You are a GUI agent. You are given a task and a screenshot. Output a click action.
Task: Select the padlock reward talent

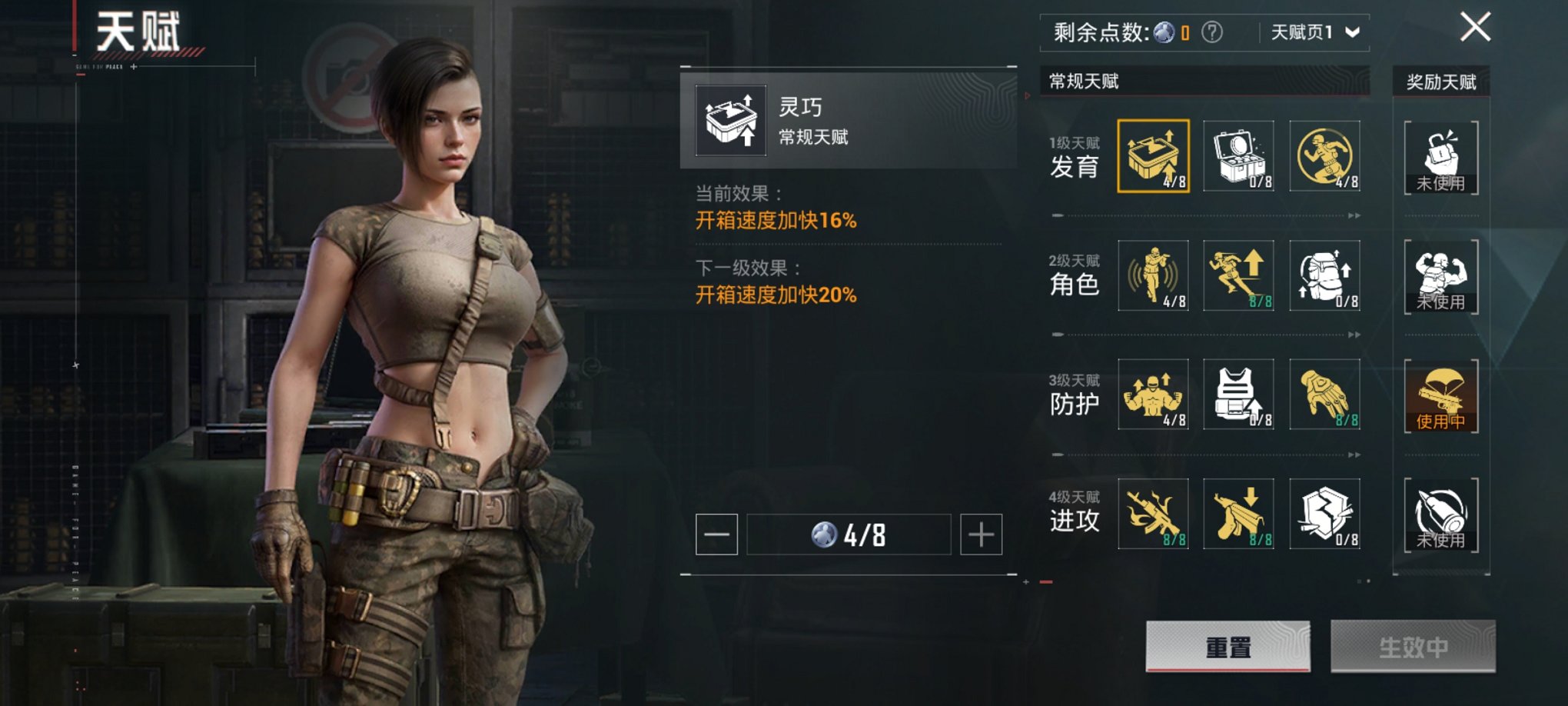point(1441,158)
